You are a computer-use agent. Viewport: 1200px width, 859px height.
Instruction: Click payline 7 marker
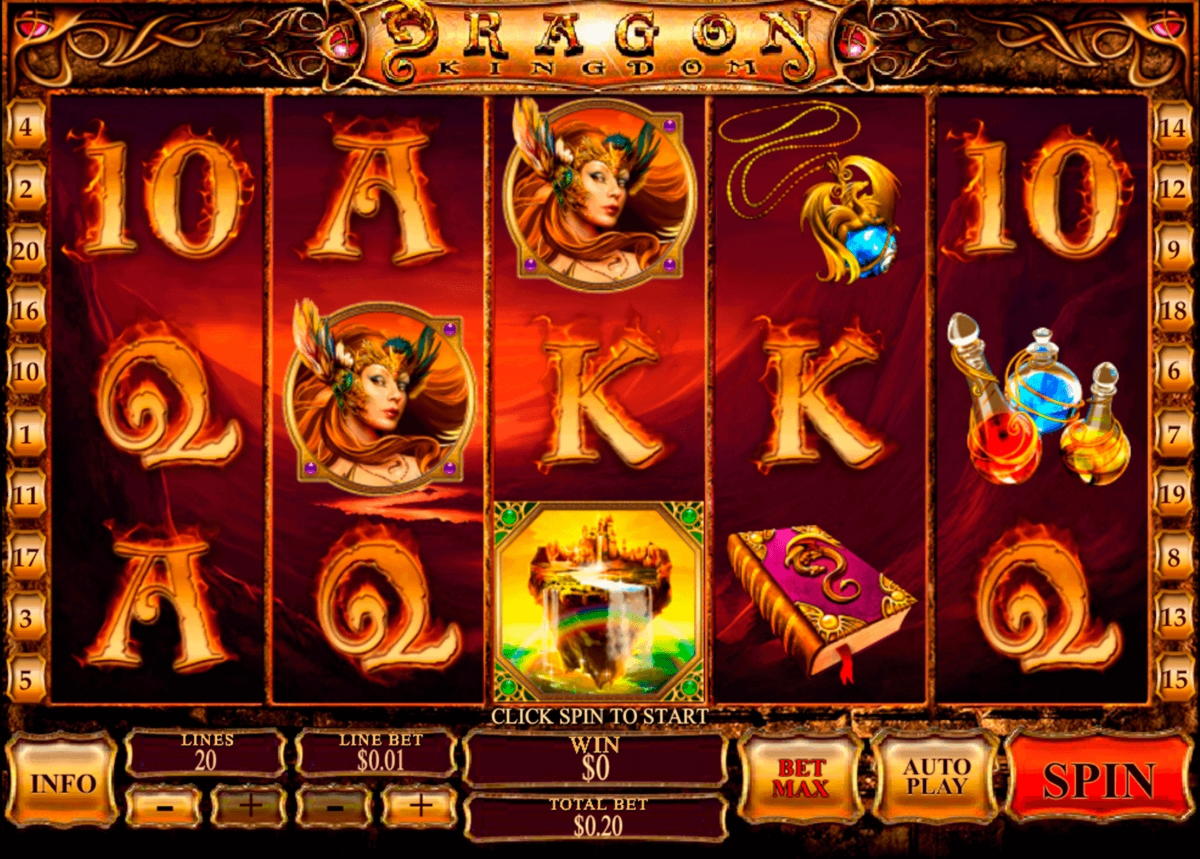click(x=1173, y=434)
